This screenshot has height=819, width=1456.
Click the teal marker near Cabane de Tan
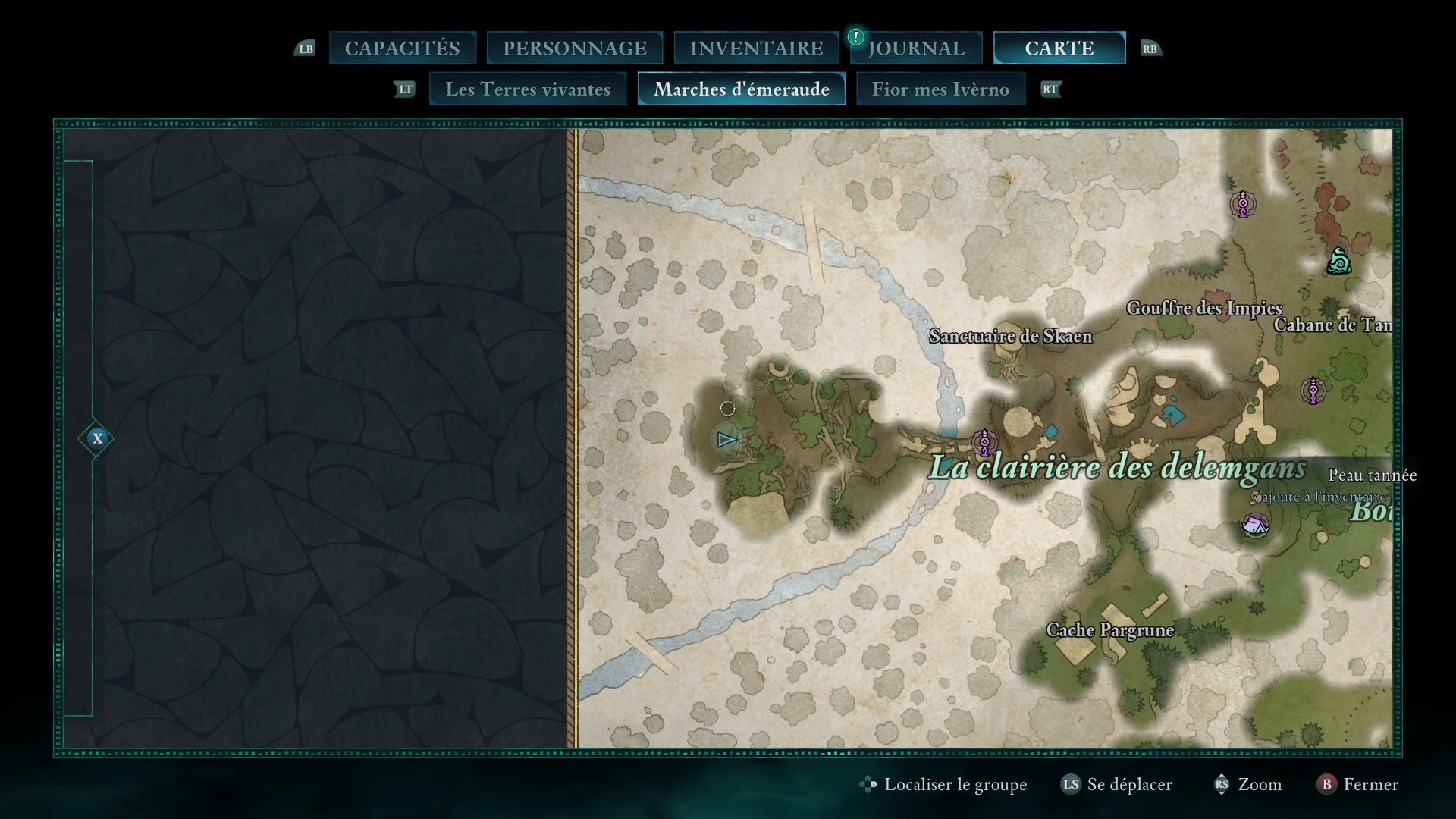pos(1338,262)
